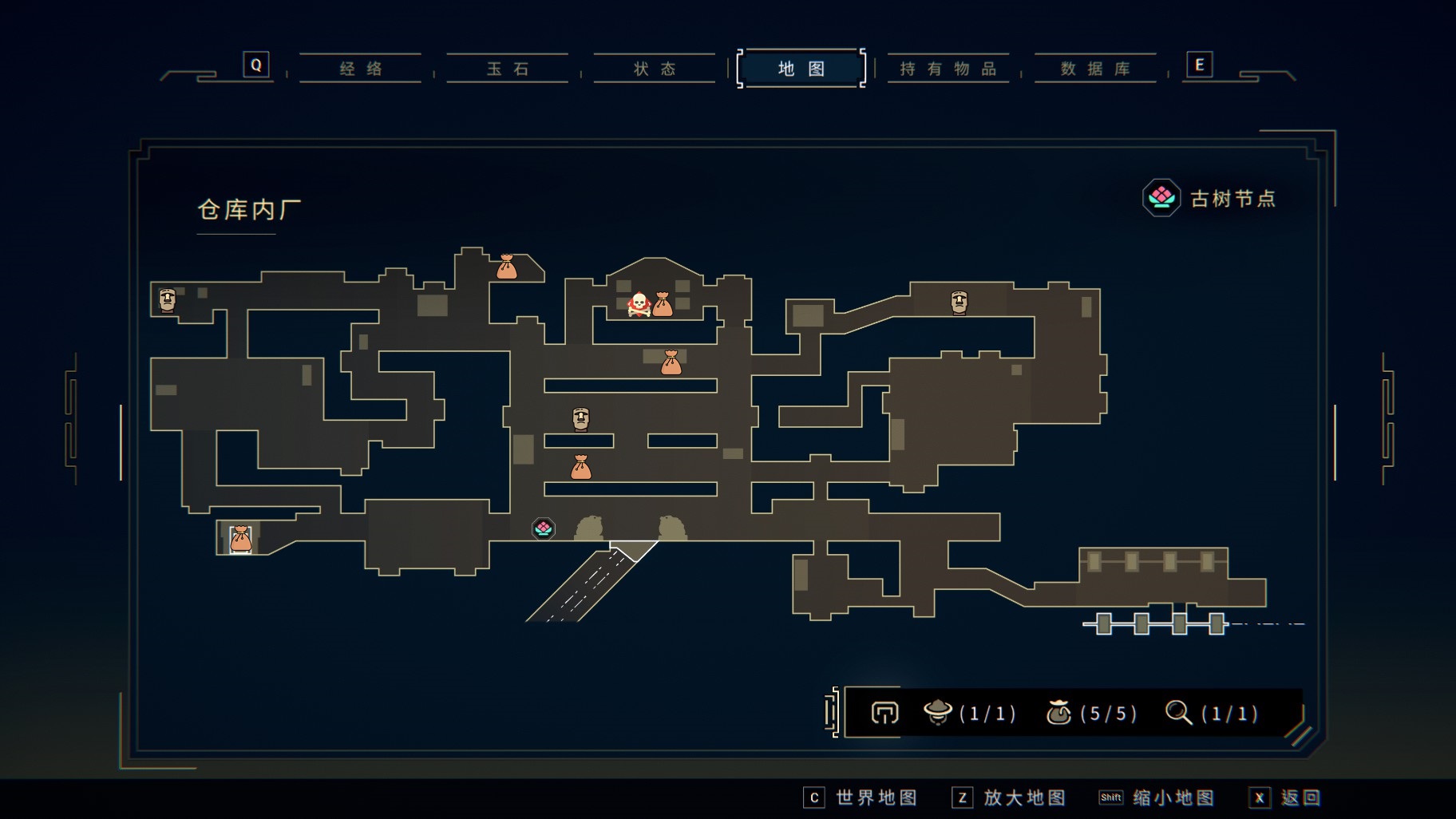Switch to the 经络 tab
The width and height of the screenshot is (1456, 819).
point(361,69)
